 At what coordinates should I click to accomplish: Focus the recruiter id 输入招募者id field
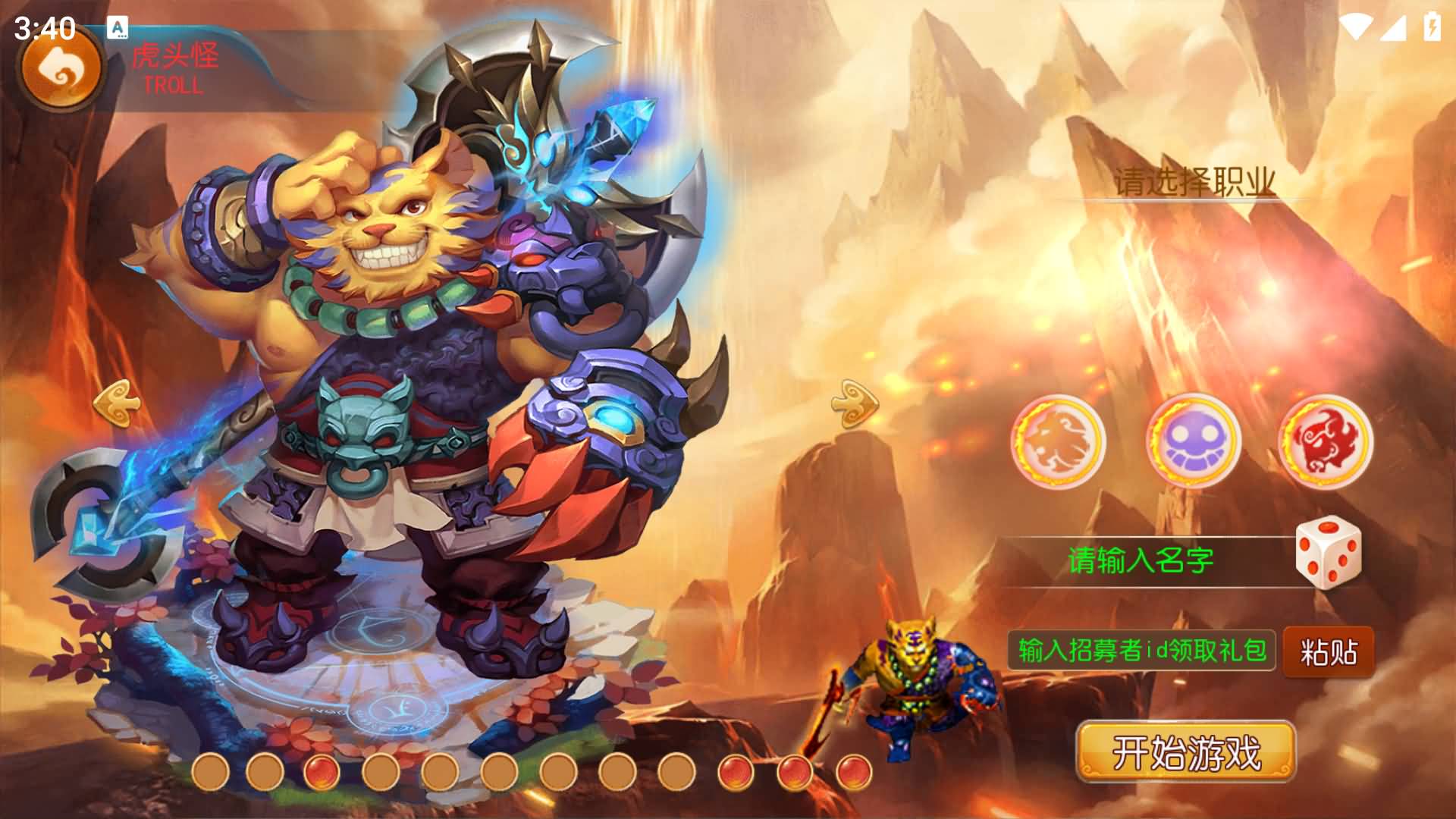1141,650
